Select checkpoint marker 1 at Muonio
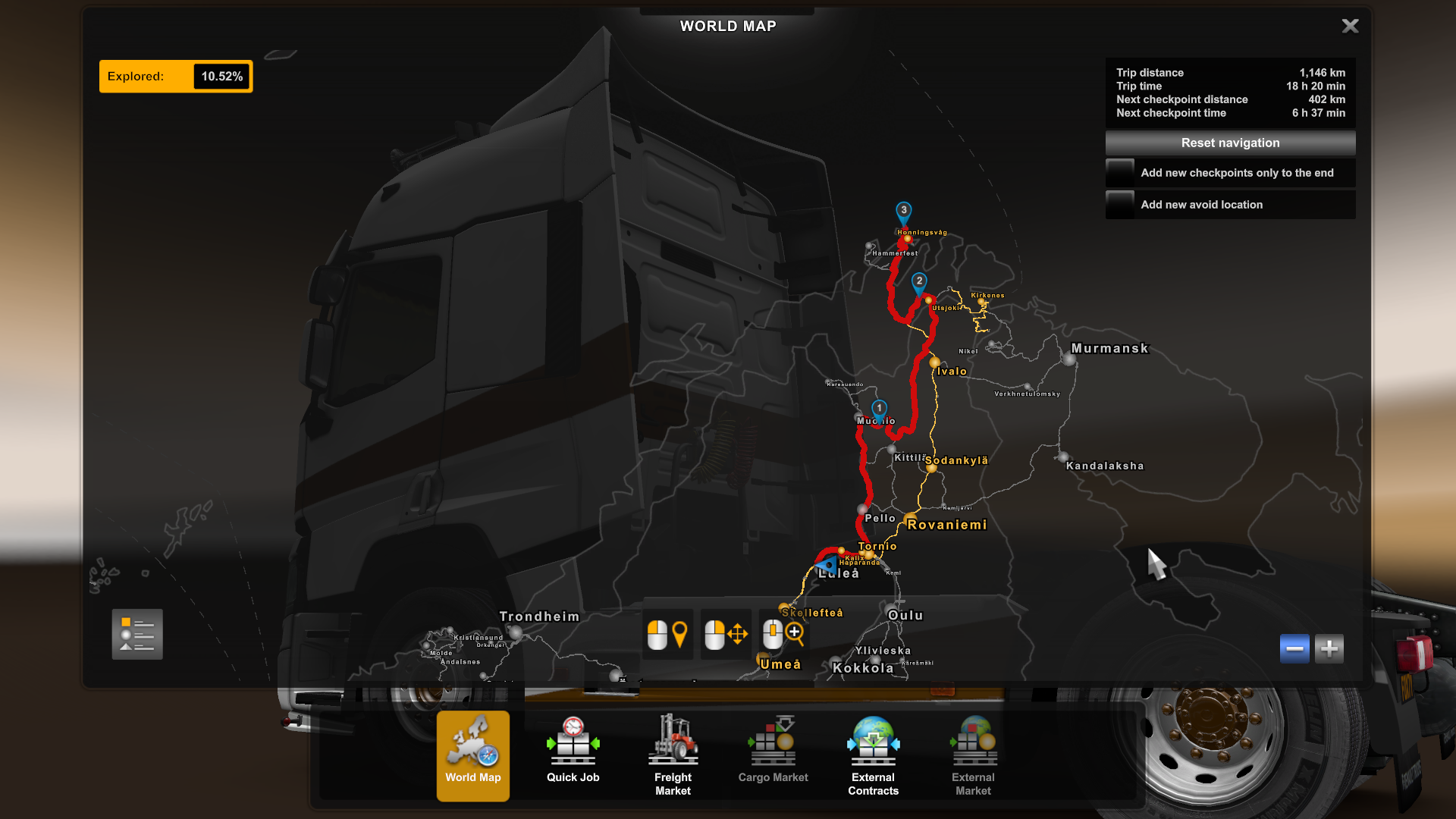The height and width of the screenshot is (819, 1456). point(879,409)
